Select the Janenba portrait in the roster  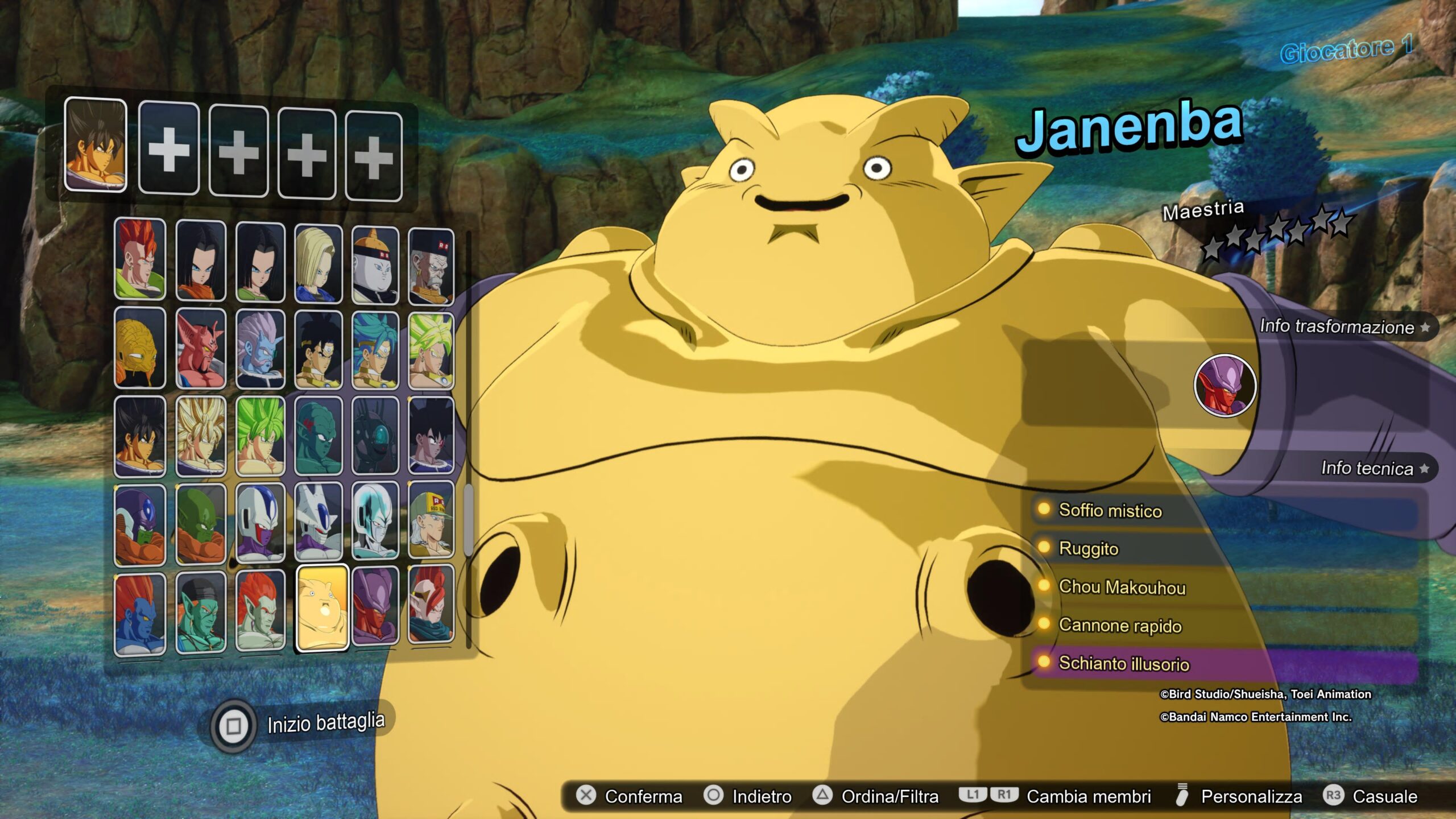(x=322, y=607)
